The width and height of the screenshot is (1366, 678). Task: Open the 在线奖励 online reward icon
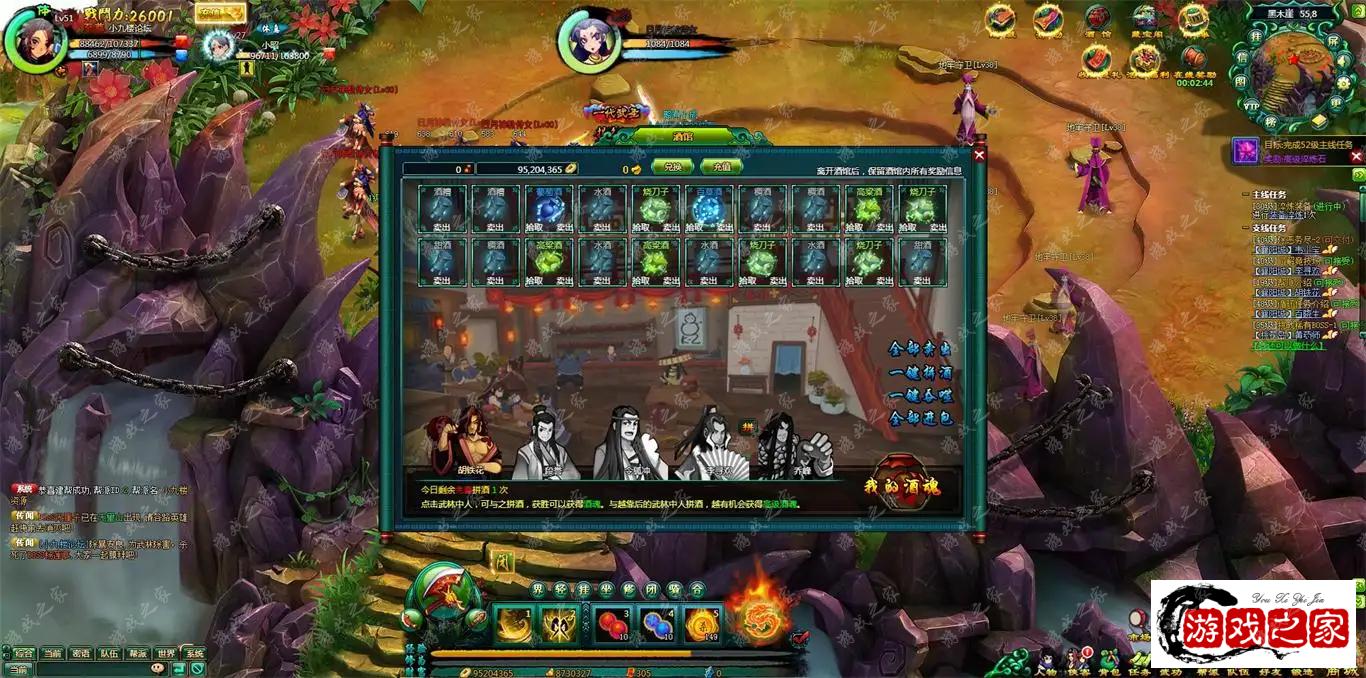[x=1194, y=60]
